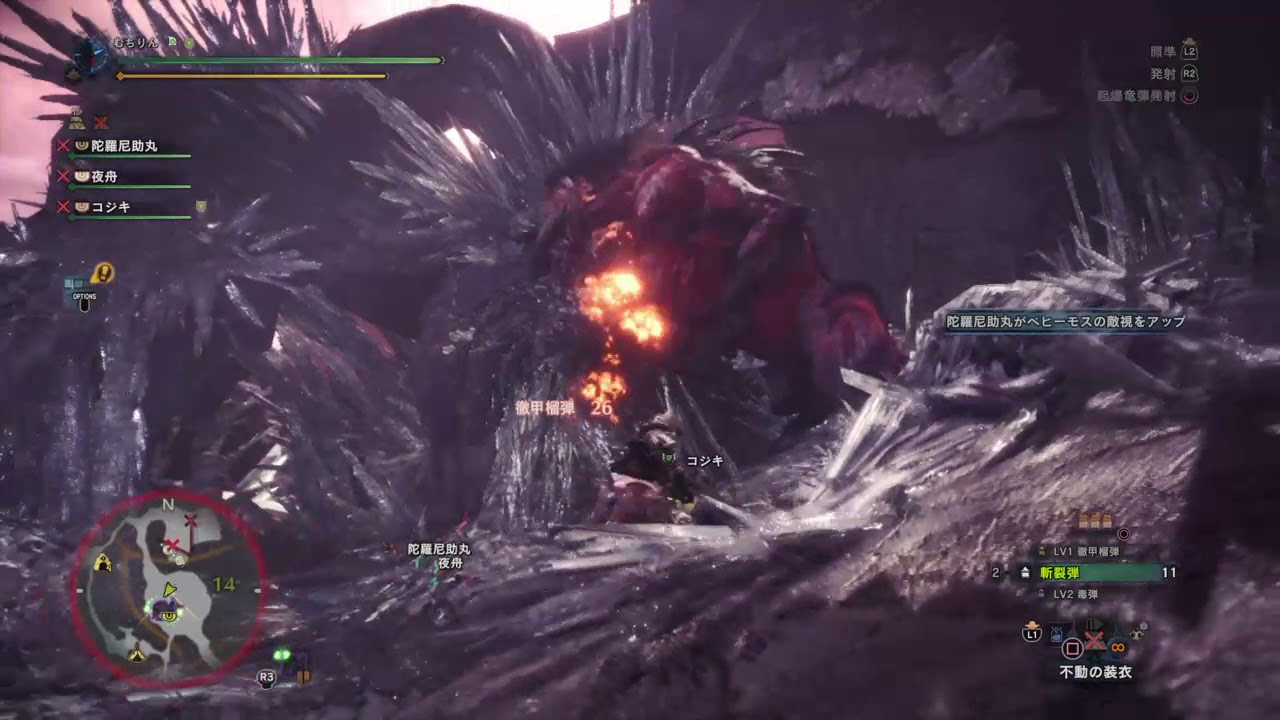
Task: Select party member コジキ in the list
Action: point(110,207)
